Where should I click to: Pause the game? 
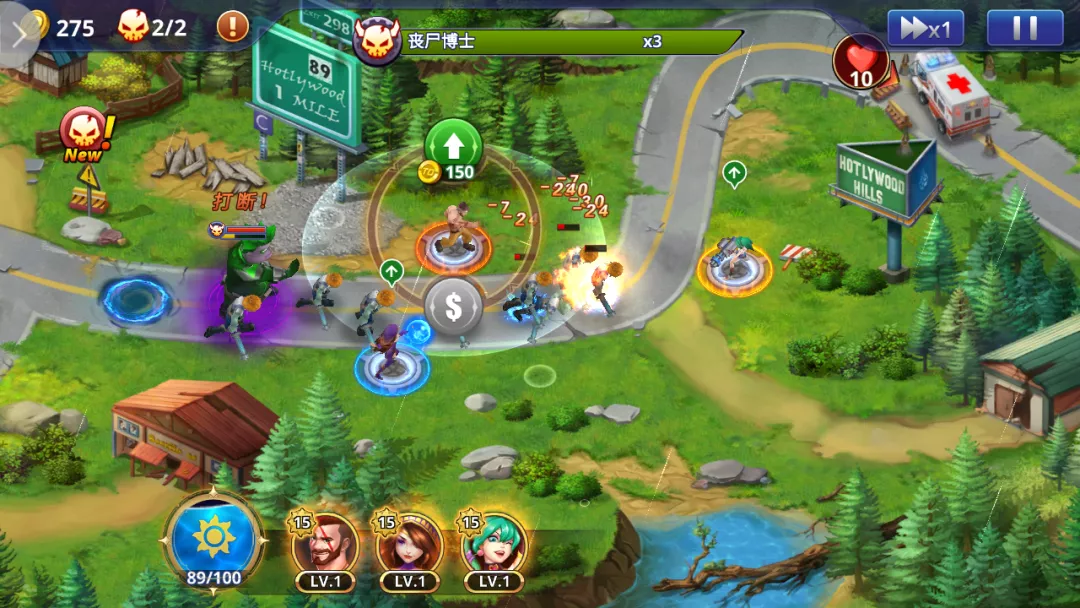(1024, 28)
